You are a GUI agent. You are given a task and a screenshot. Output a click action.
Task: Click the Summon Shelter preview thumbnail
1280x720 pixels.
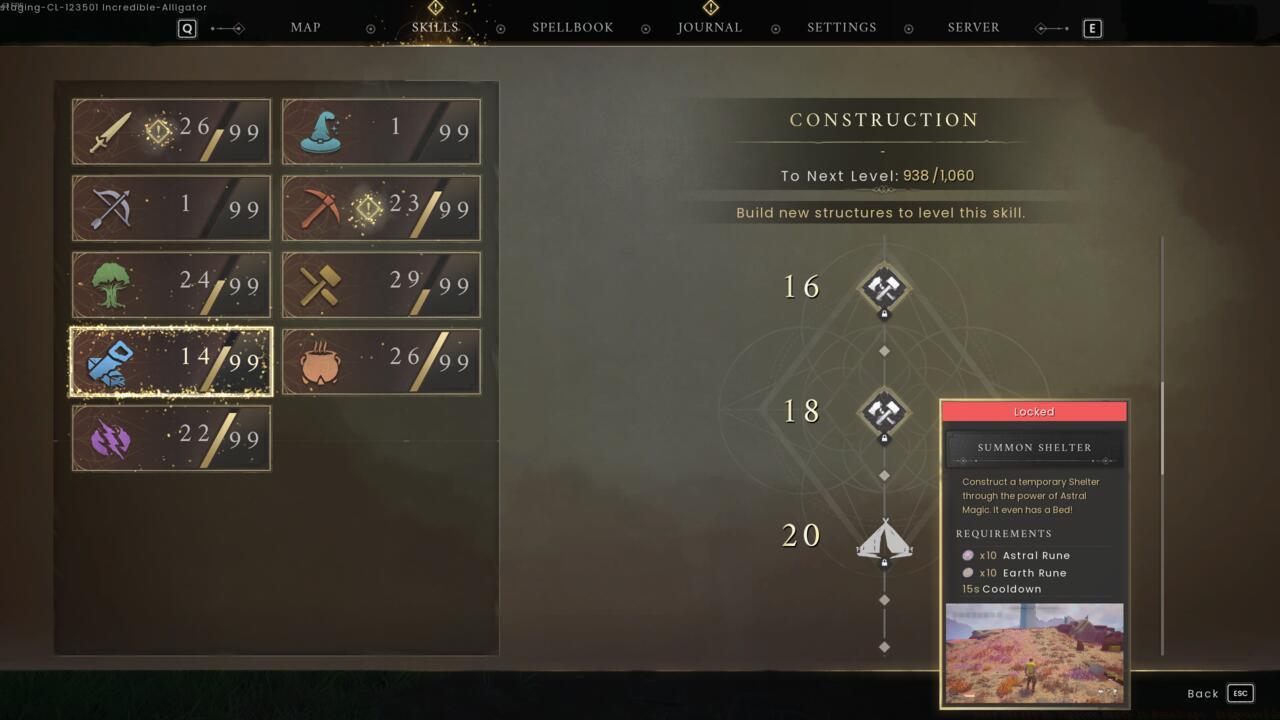click(1034, 652)
